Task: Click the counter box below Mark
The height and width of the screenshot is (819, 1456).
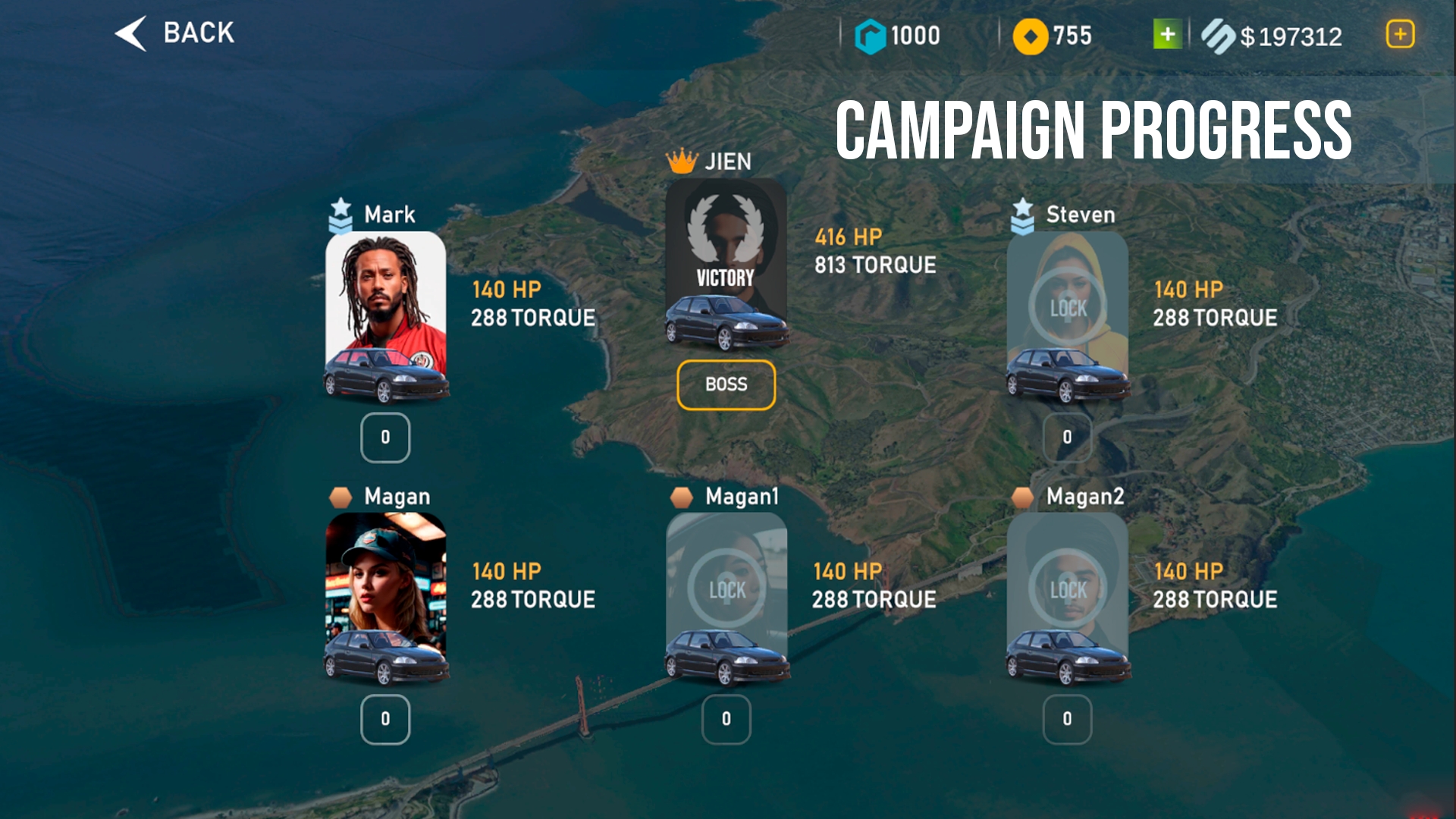Action: [385, 438]
